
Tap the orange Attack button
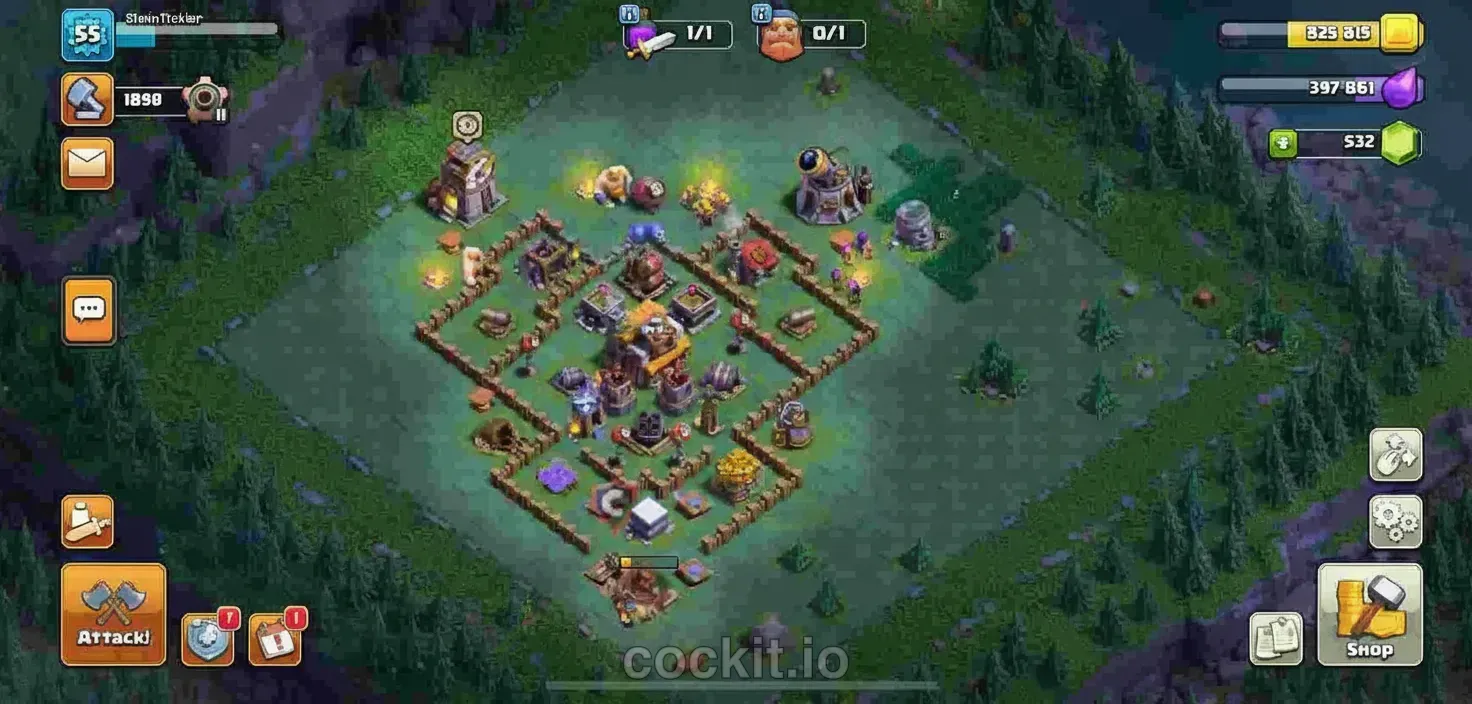pos(113,614)
